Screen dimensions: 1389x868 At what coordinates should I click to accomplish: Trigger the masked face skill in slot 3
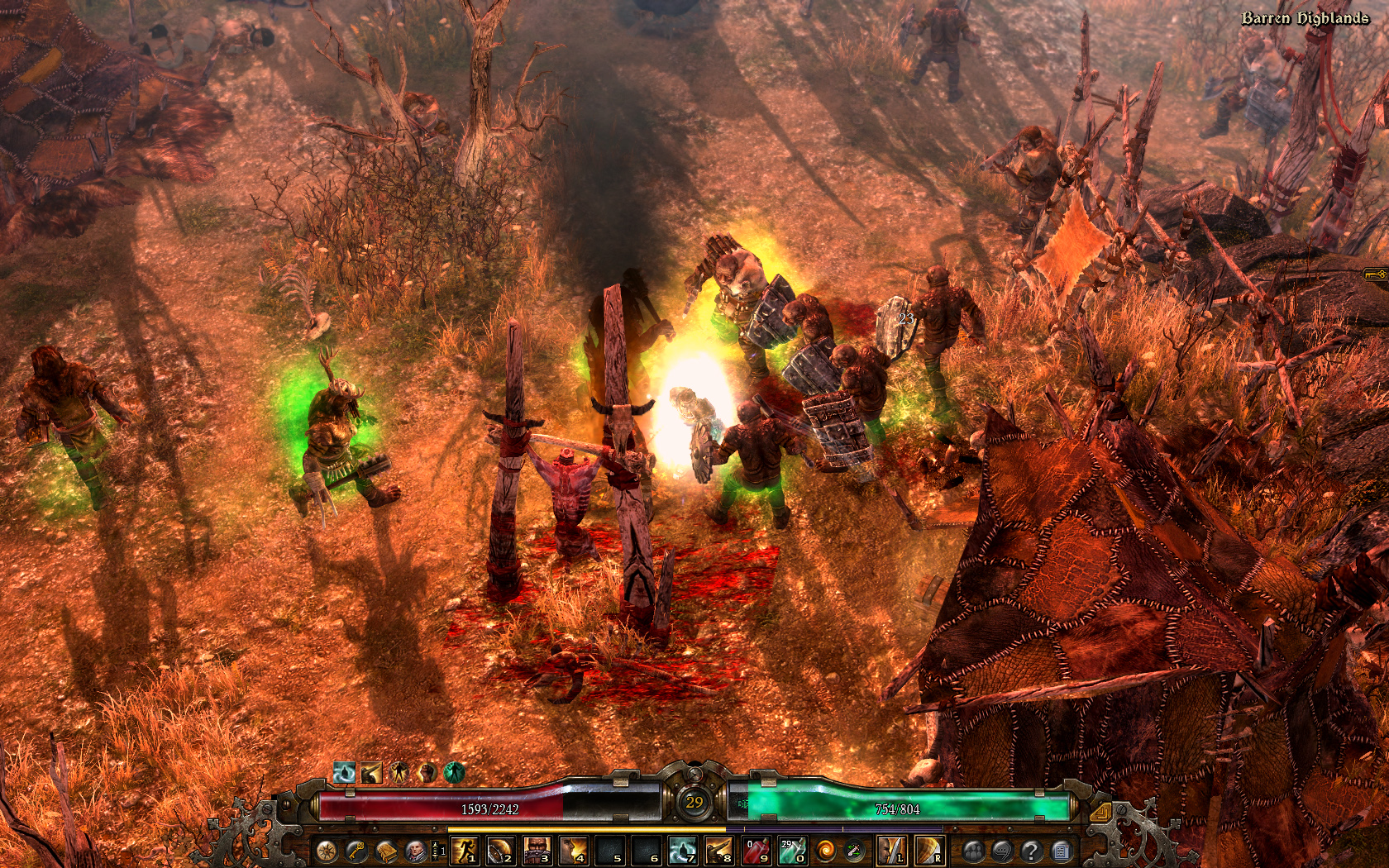[x=537, y=850]
